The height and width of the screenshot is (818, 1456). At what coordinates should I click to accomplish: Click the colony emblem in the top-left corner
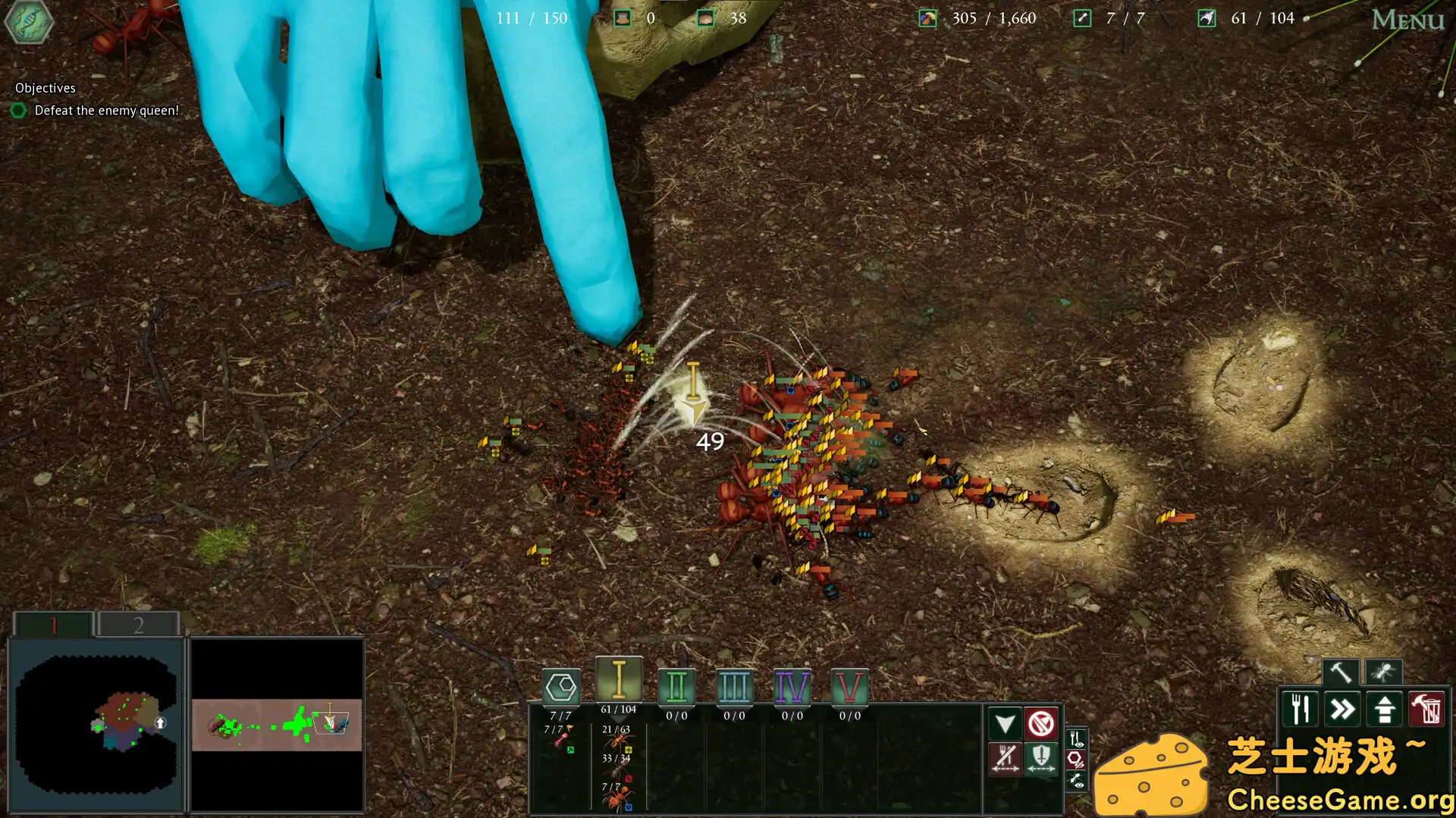pos(27,22)
